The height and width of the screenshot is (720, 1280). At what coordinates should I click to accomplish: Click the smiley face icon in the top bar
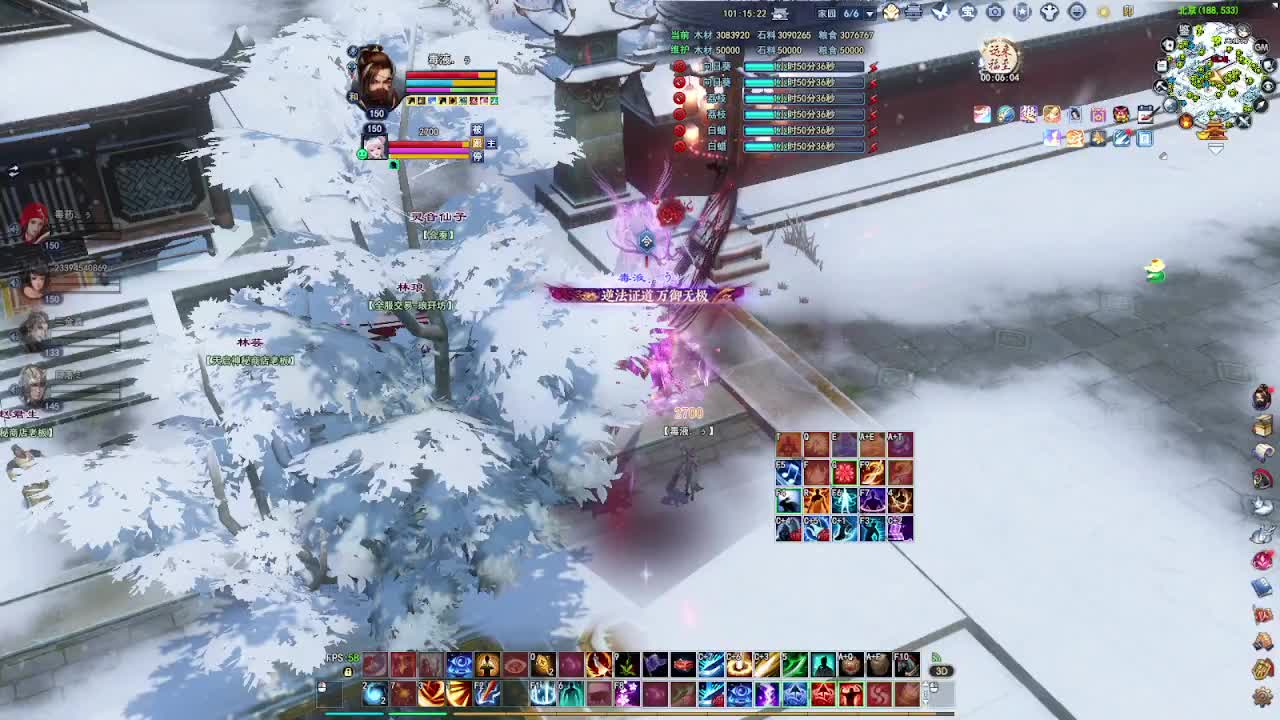(x=1078, y=12)
